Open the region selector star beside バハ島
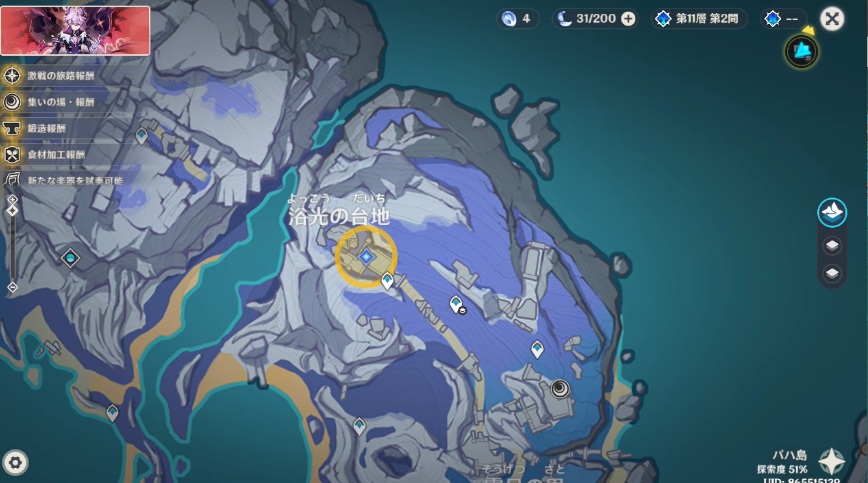This screenshot has height=483, width=868. pyautogui.click(x=832, y=460)
